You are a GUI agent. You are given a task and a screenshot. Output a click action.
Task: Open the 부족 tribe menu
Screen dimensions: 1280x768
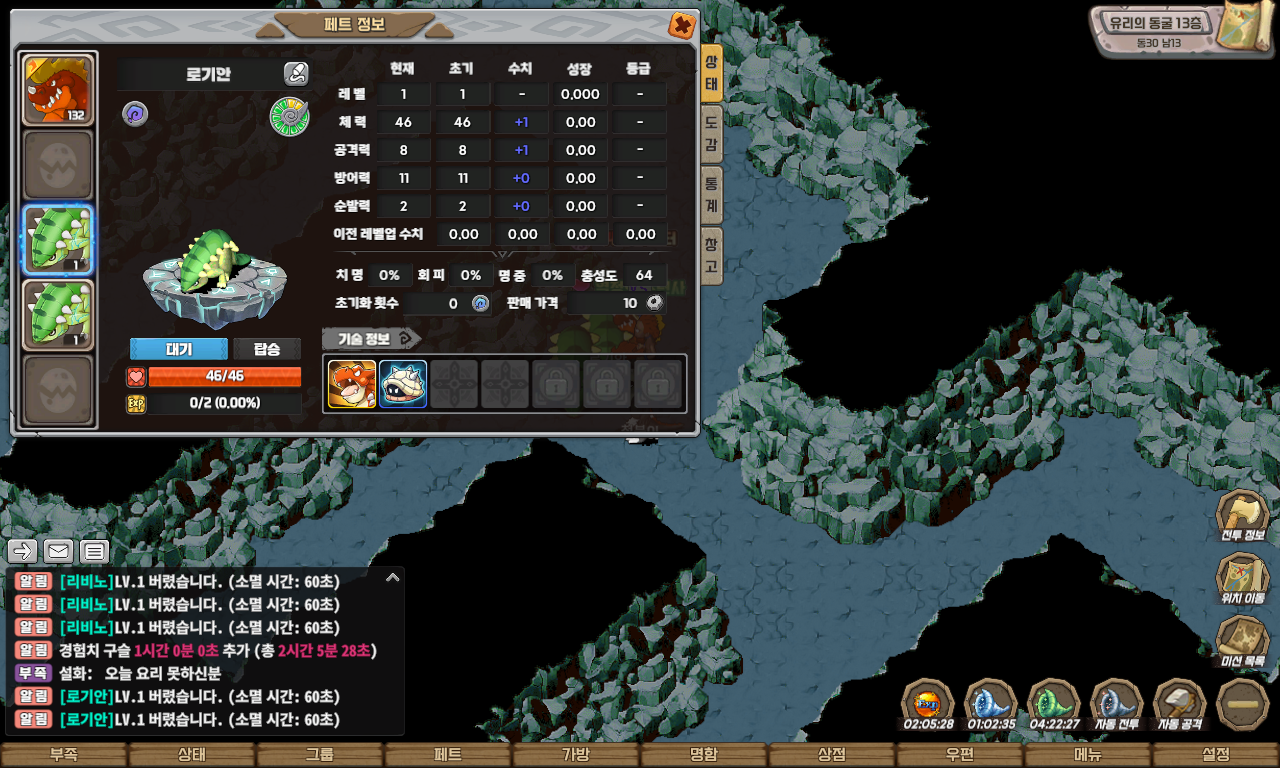click(x=63, y=755)
